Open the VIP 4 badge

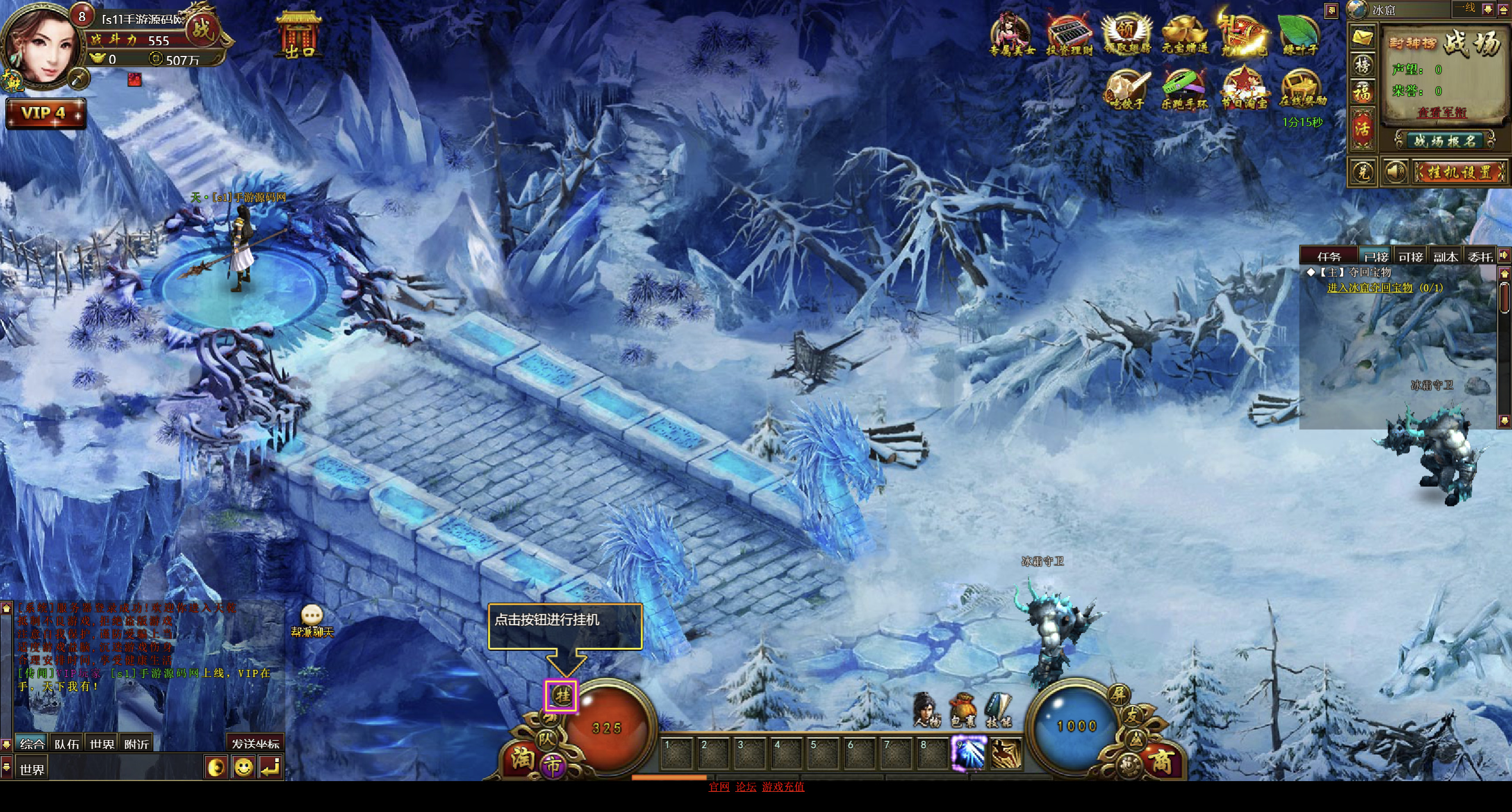tap(45, 113)
